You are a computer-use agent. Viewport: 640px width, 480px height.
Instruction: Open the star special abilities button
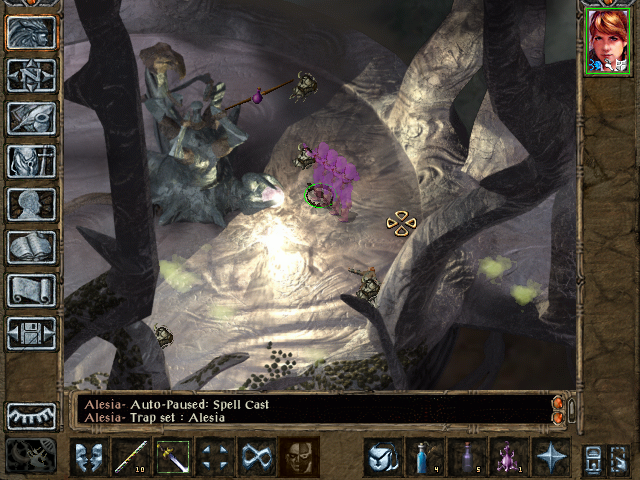551,457
